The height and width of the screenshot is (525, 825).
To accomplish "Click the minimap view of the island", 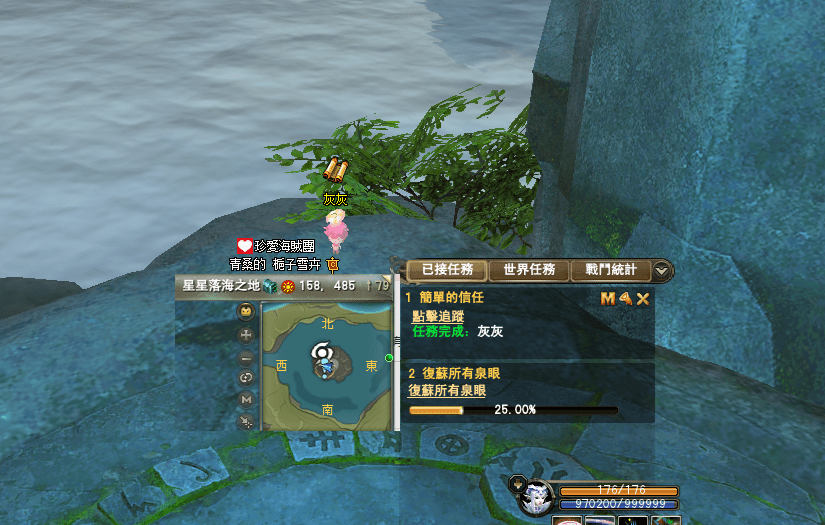I will coord(327,366).
